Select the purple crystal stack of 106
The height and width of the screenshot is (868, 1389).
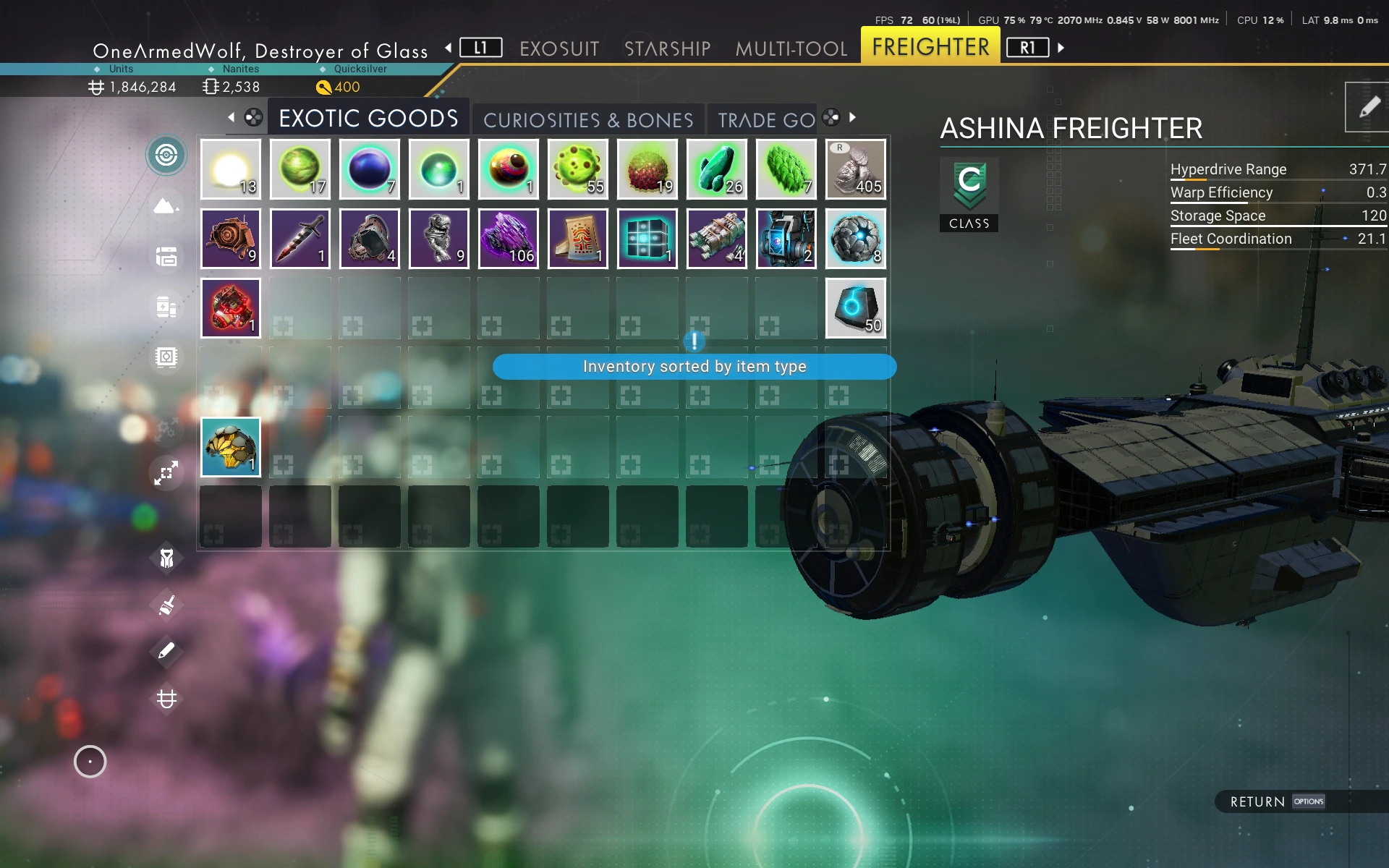(509, 239)
